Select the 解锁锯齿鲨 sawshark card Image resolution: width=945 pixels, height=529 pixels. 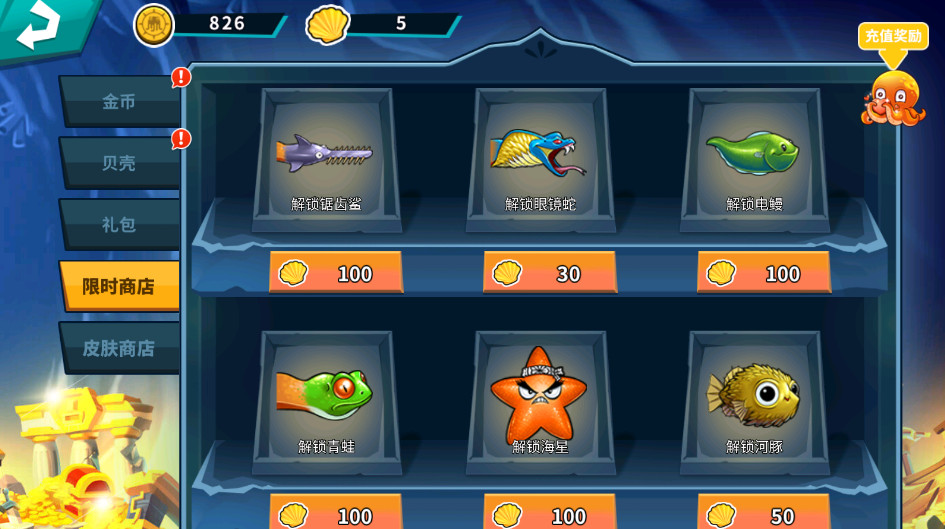326,160
